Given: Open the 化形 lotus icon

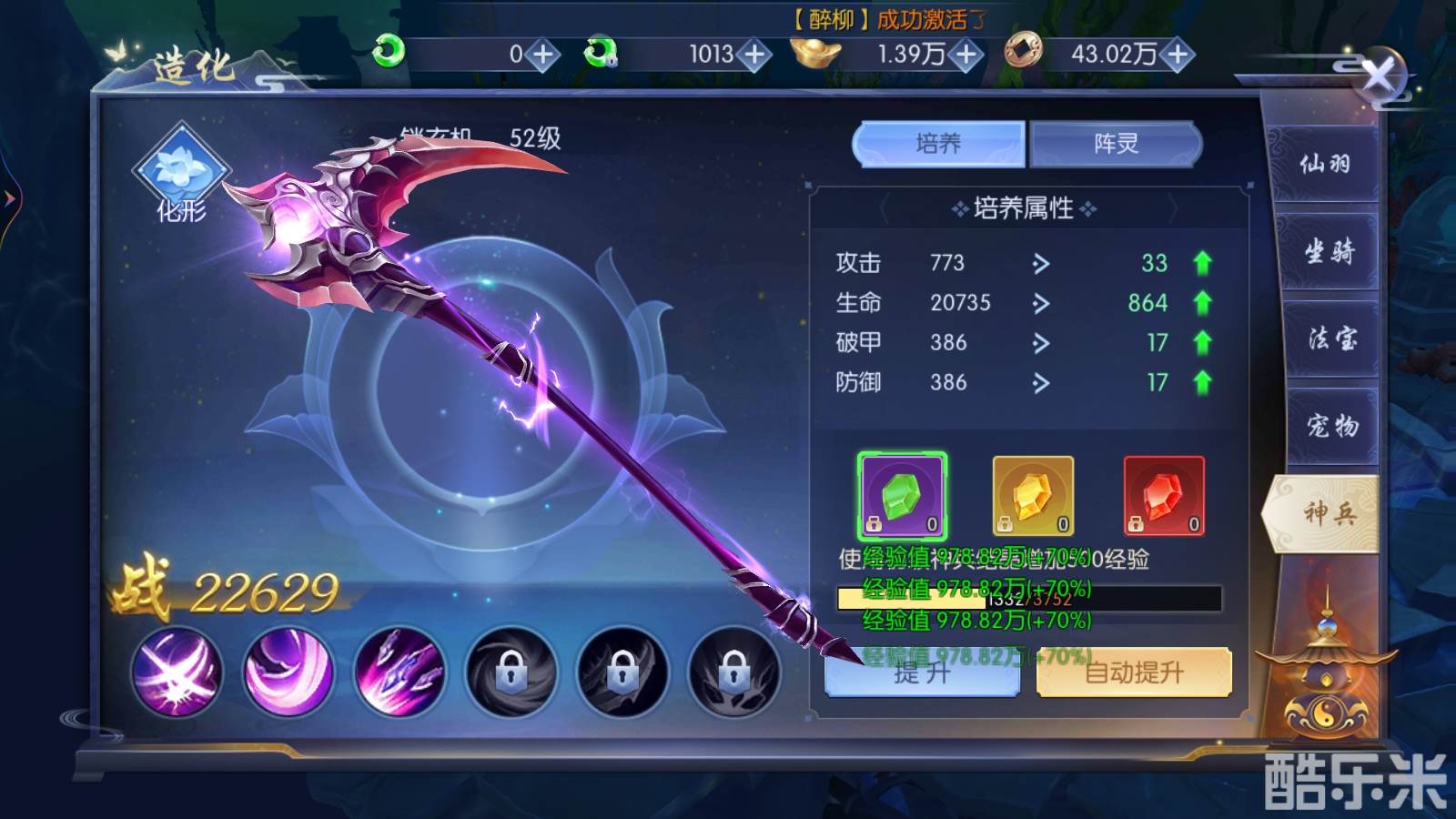Looking at the screenshot, I should [181, 170].
